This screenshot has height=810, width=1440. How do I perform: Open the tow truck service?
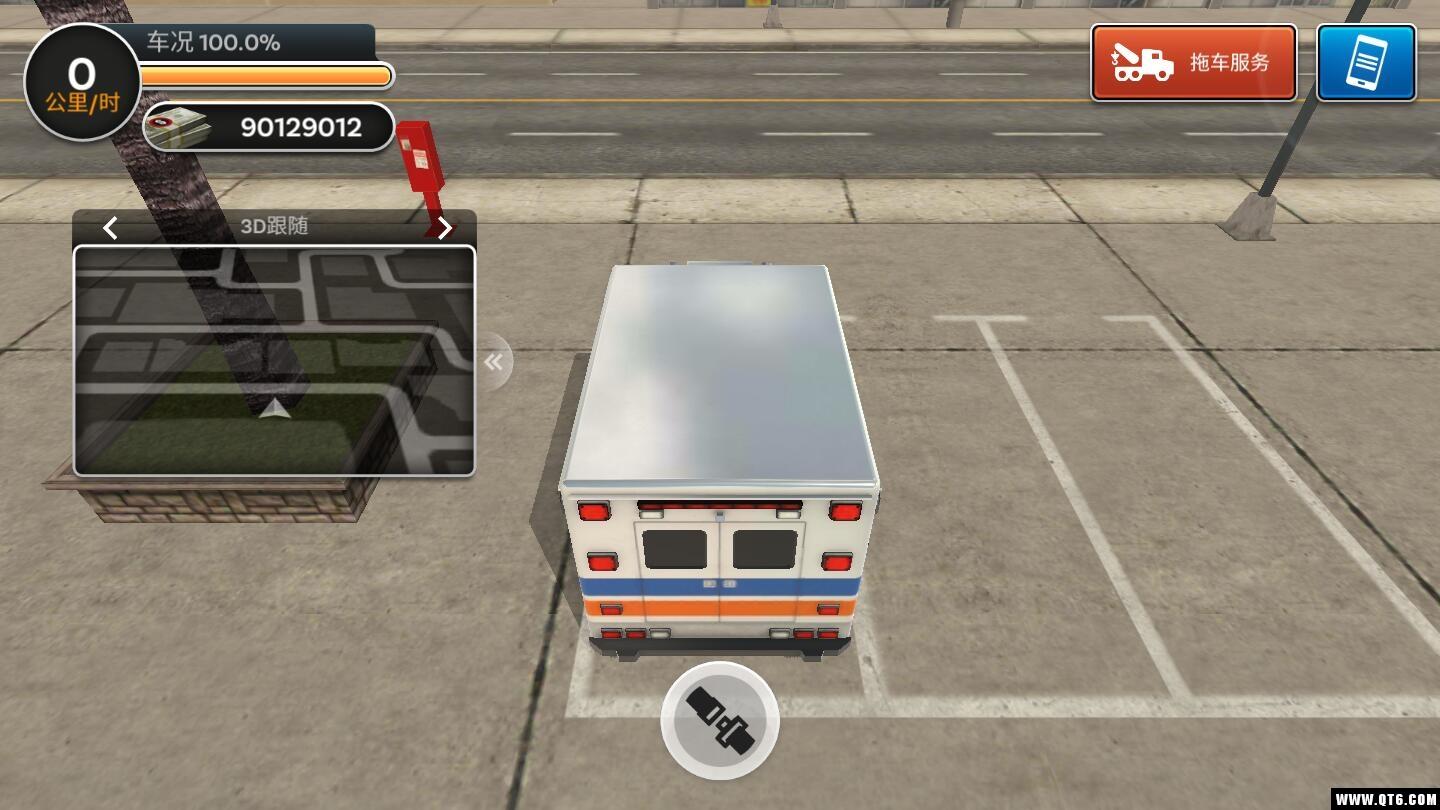point(1193,62)
